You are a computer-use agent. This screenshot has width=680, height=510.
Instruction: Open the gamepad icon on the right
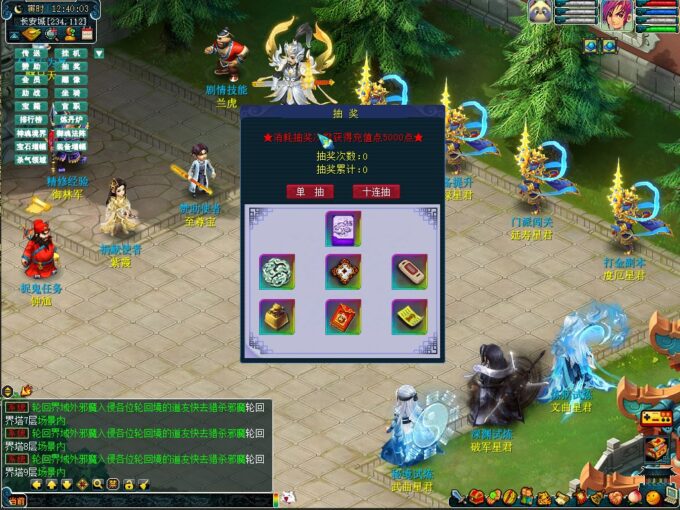point(657,420)
